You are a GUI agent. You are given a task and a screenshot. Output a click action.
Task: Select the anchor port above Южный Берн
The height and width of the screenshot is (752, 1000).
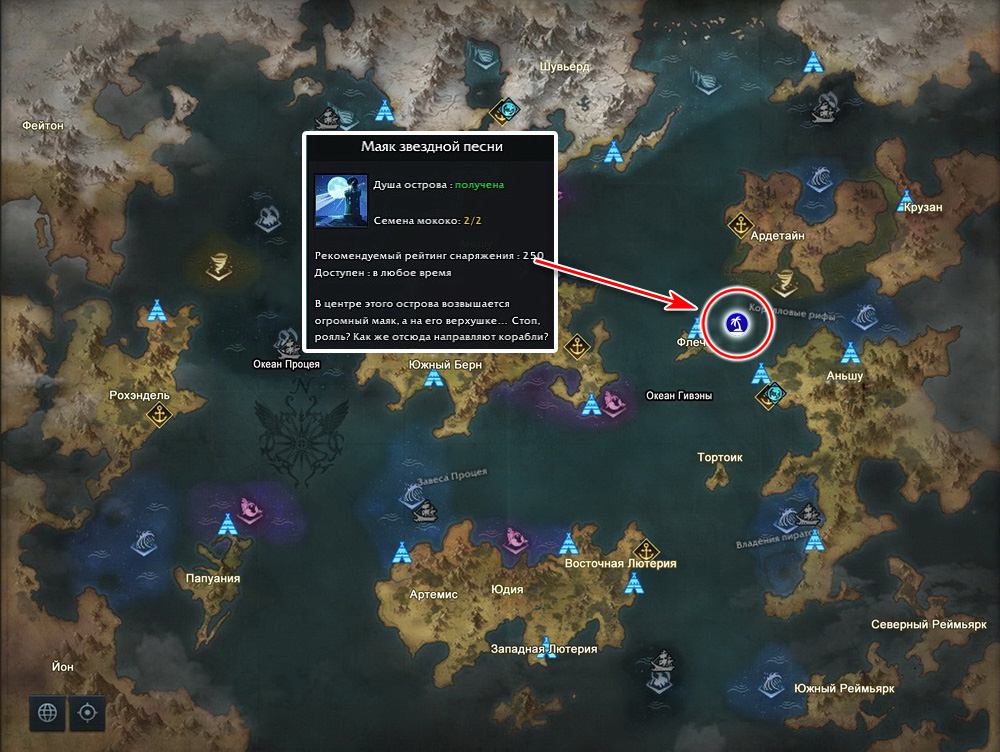point(576,346)
